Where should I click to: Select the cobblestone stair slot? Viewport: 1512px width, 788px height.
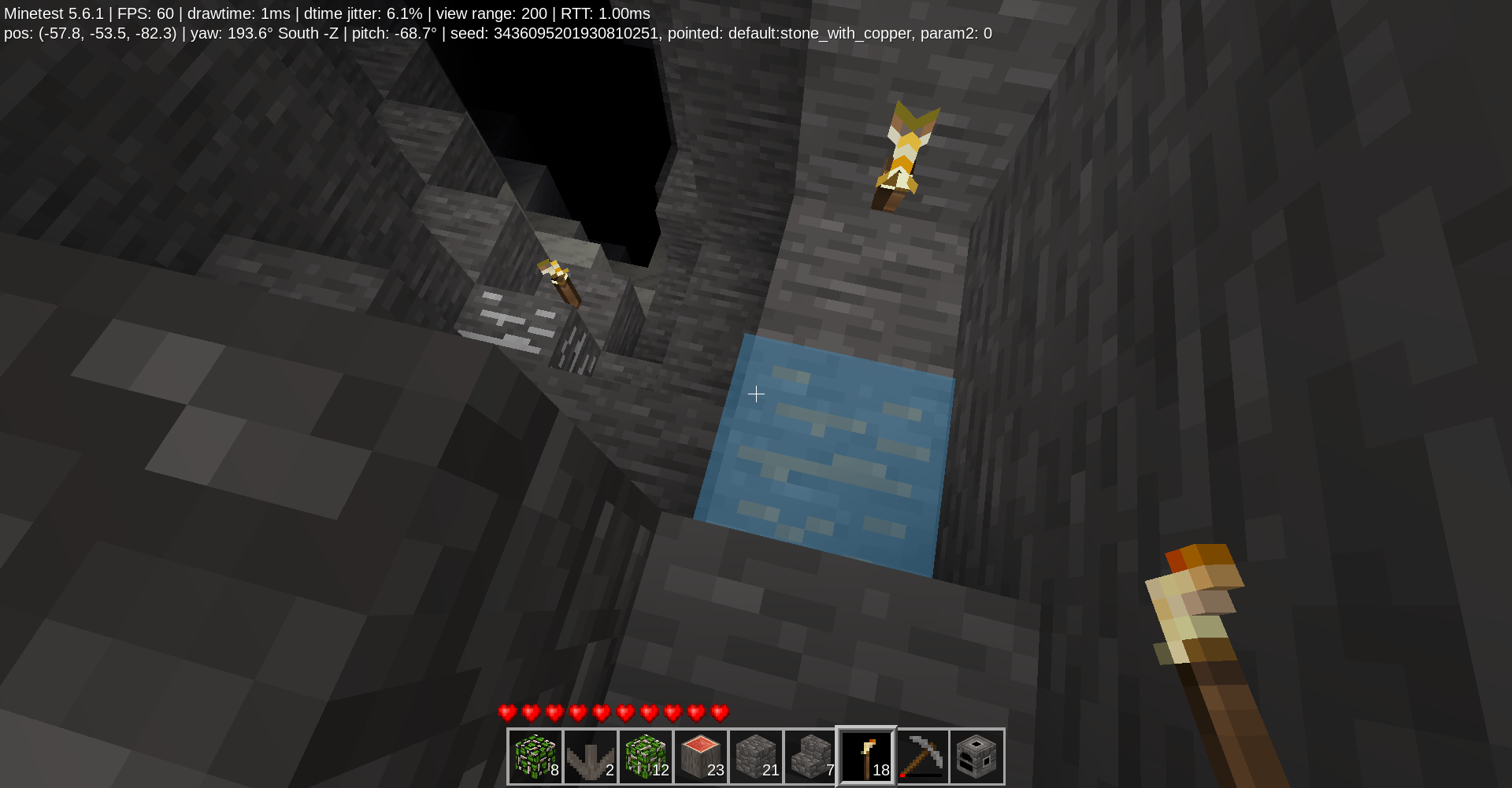pos(811,757)
